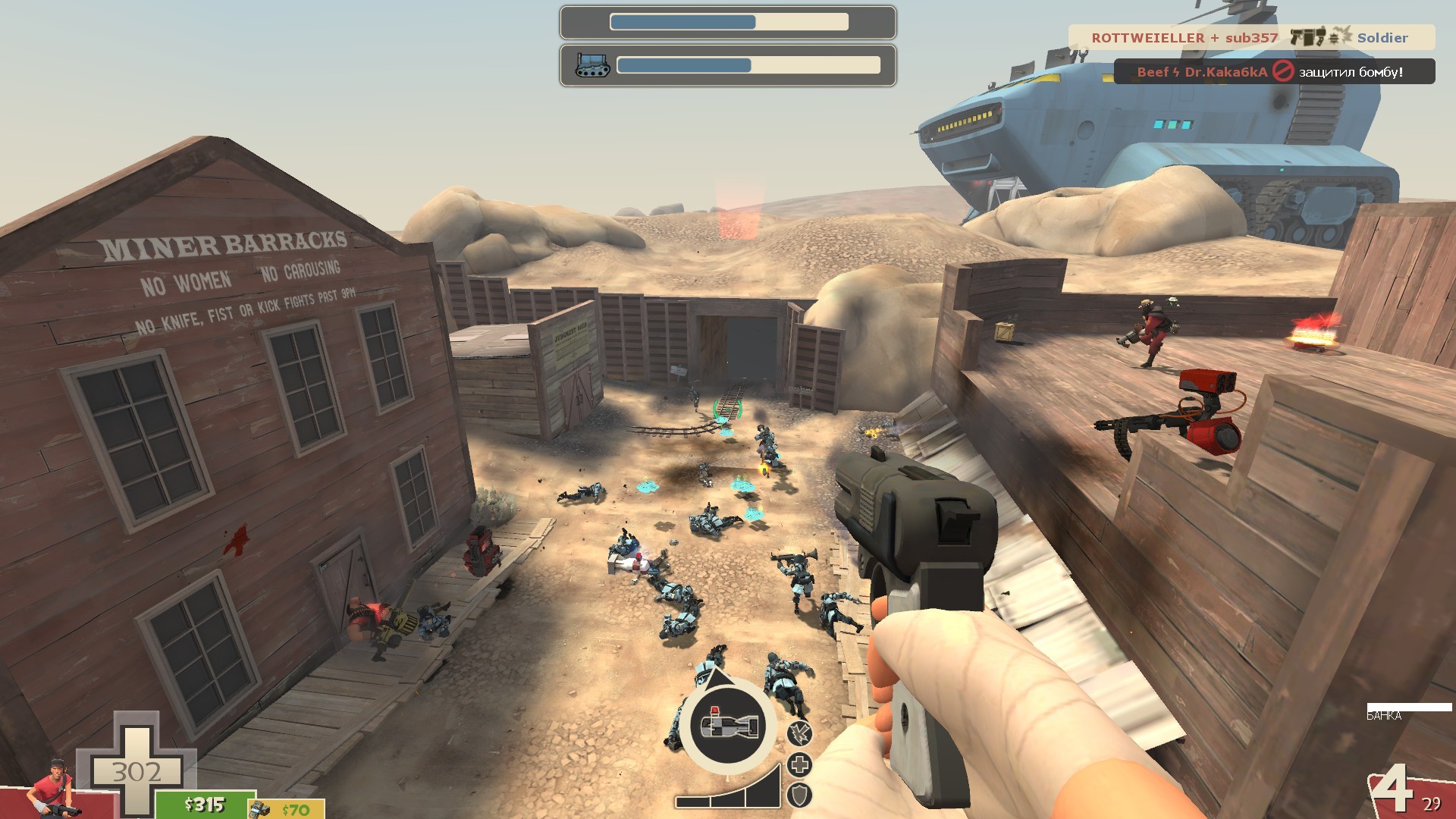The width and height of the screenshot is (1456, 819).
Task: Click the Soldier label in the killfeed
Action: point(1382,37)
